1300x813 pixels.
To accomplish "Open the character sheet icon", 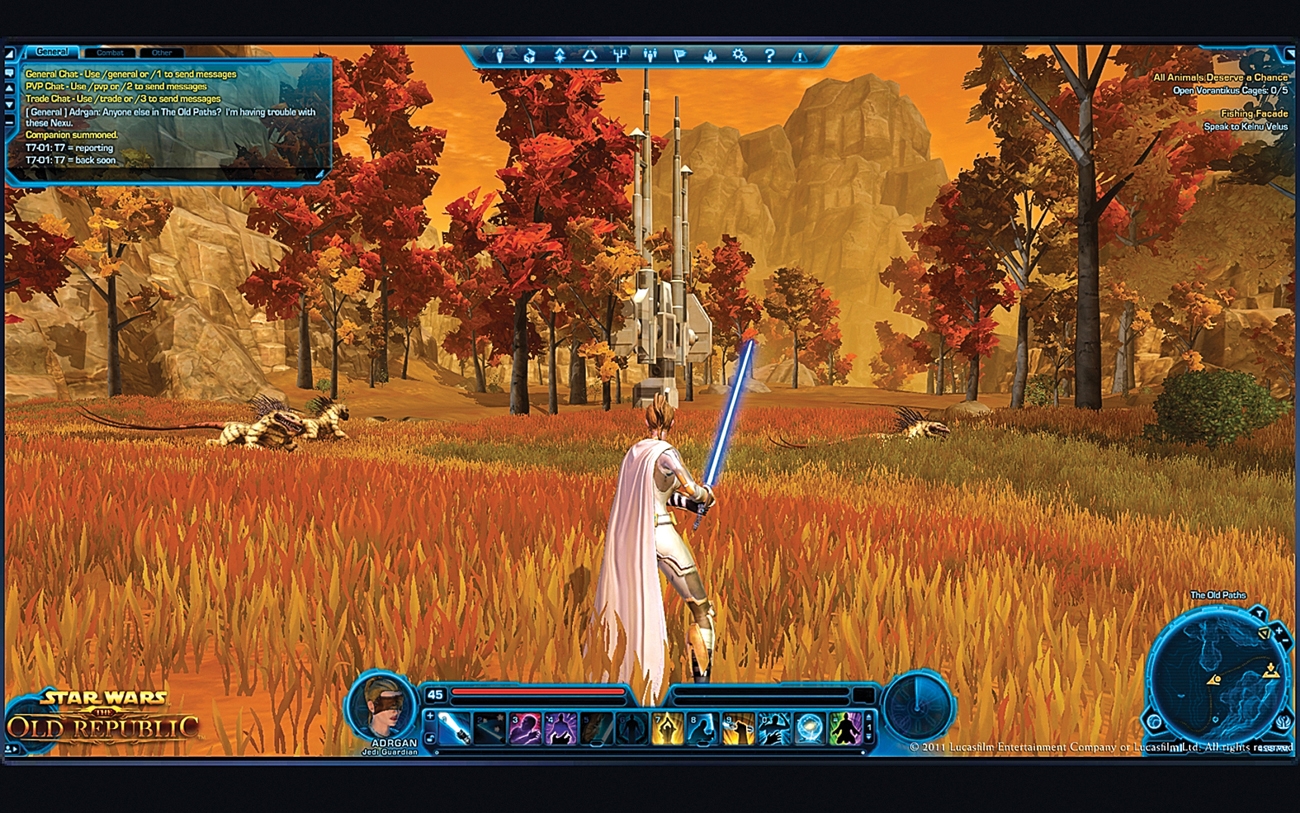I will pyautogui.click(x=500, y=56).
